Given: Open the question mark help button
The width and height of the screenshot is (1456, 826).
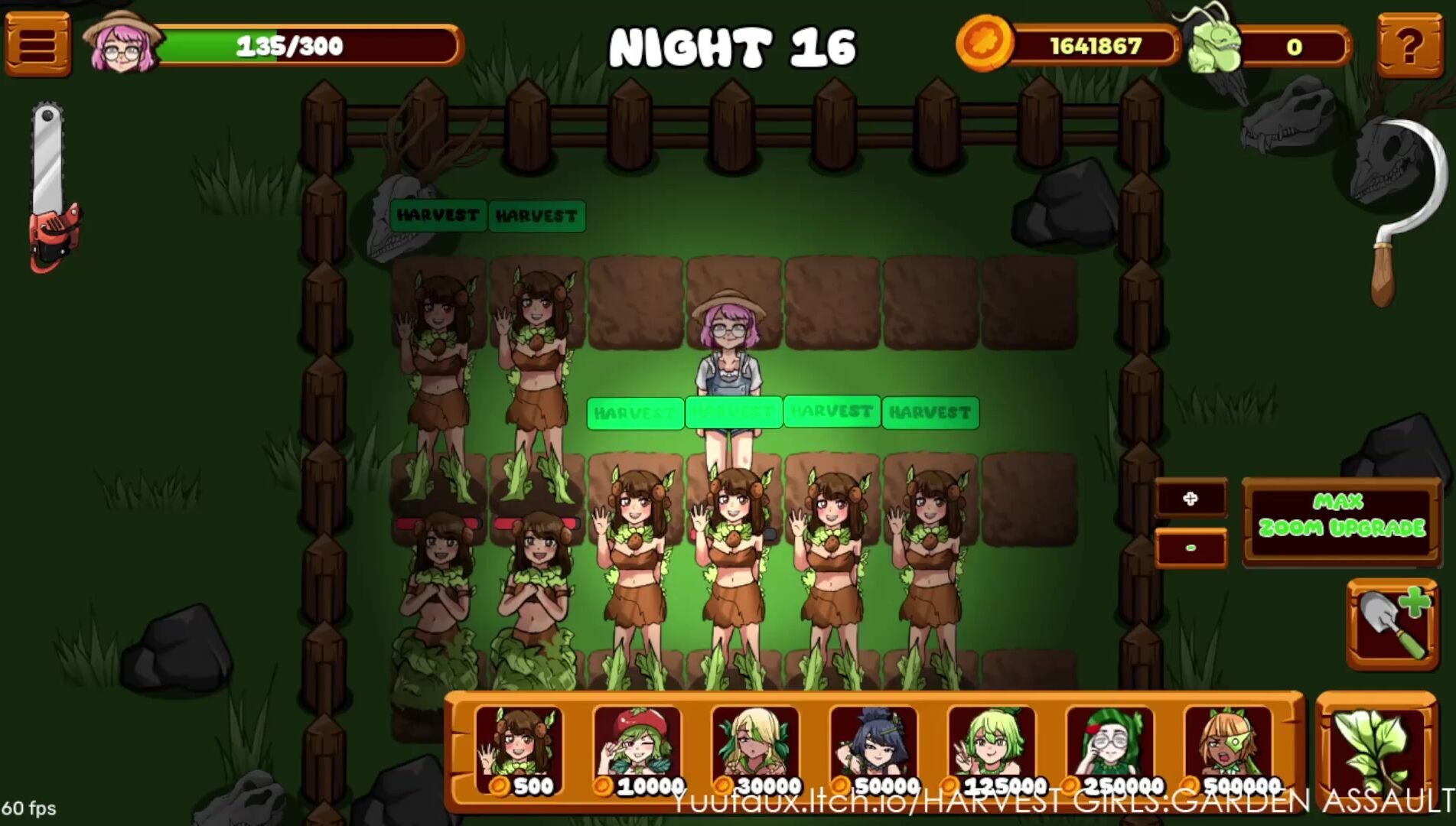Looking at the screenshot, I should pyautogui.click(x=1409, y=45).
